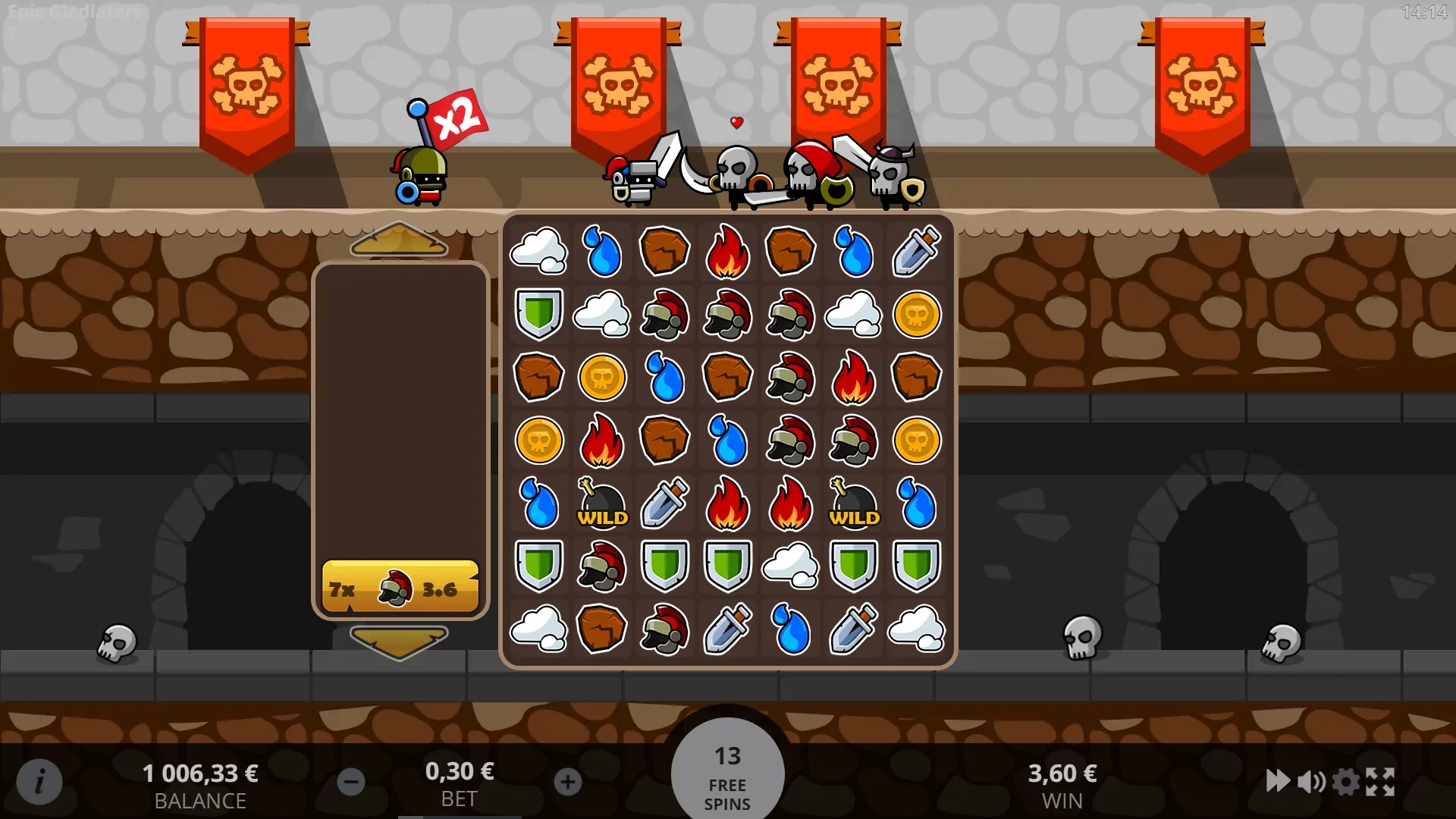Mute the game sound
This screenshot has height=819, width=1456.
[1313, 781]
